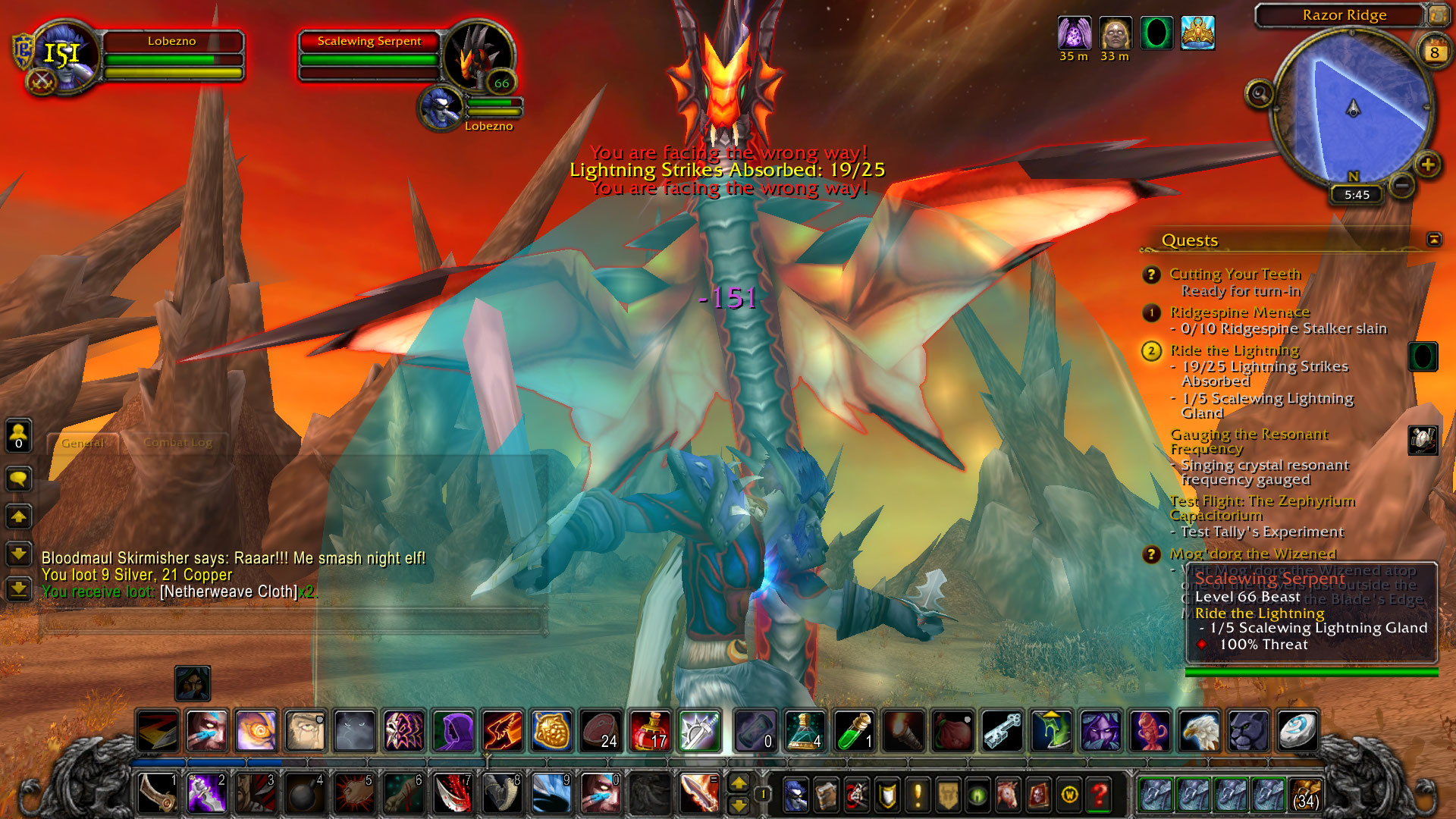Switch to the General chat tab

[x=83, y=443]
